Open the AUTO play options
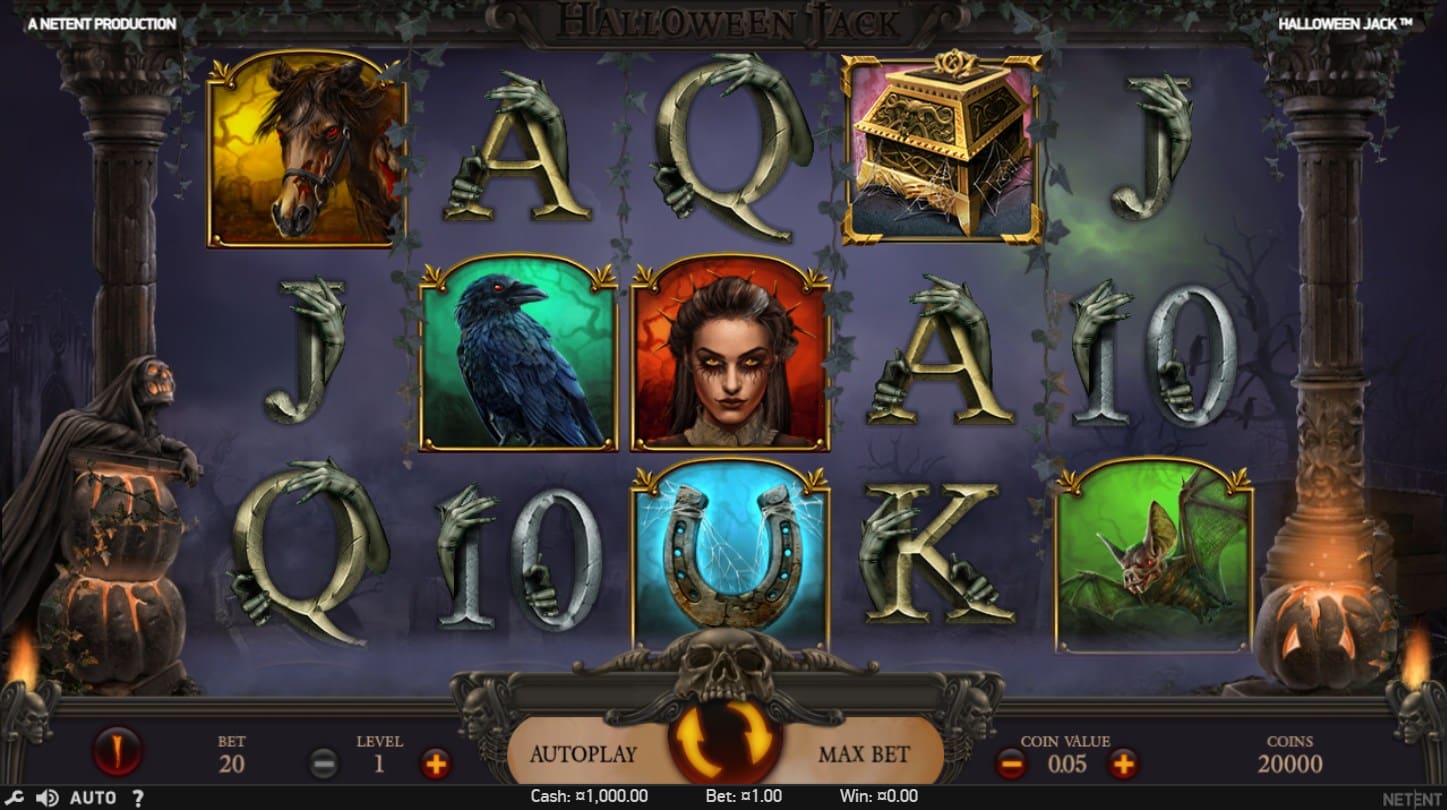The width and height of the screenshot is (1447, 810). (x=93, y=798)
